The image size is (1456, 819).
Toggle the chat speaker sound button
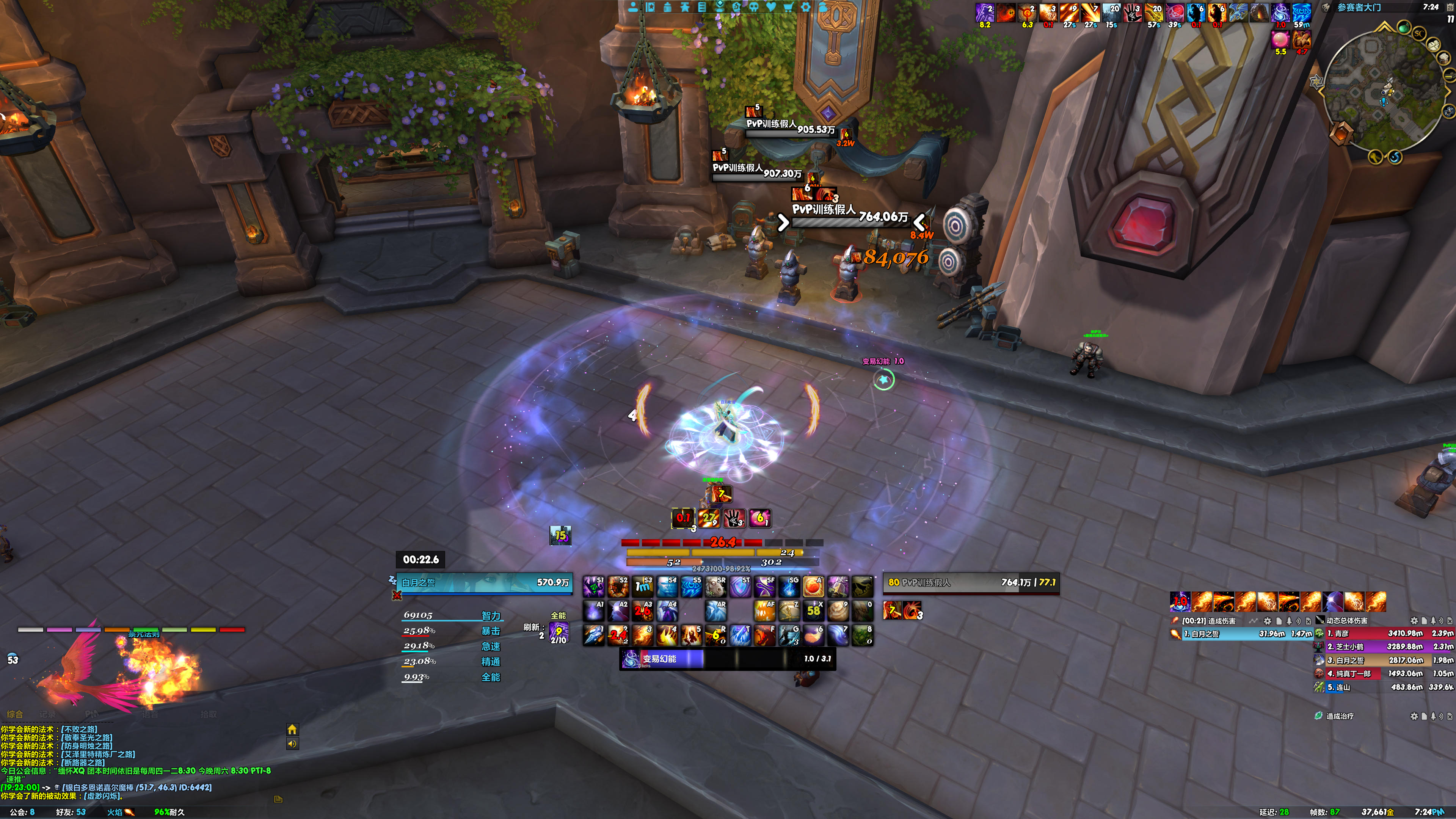292,744
